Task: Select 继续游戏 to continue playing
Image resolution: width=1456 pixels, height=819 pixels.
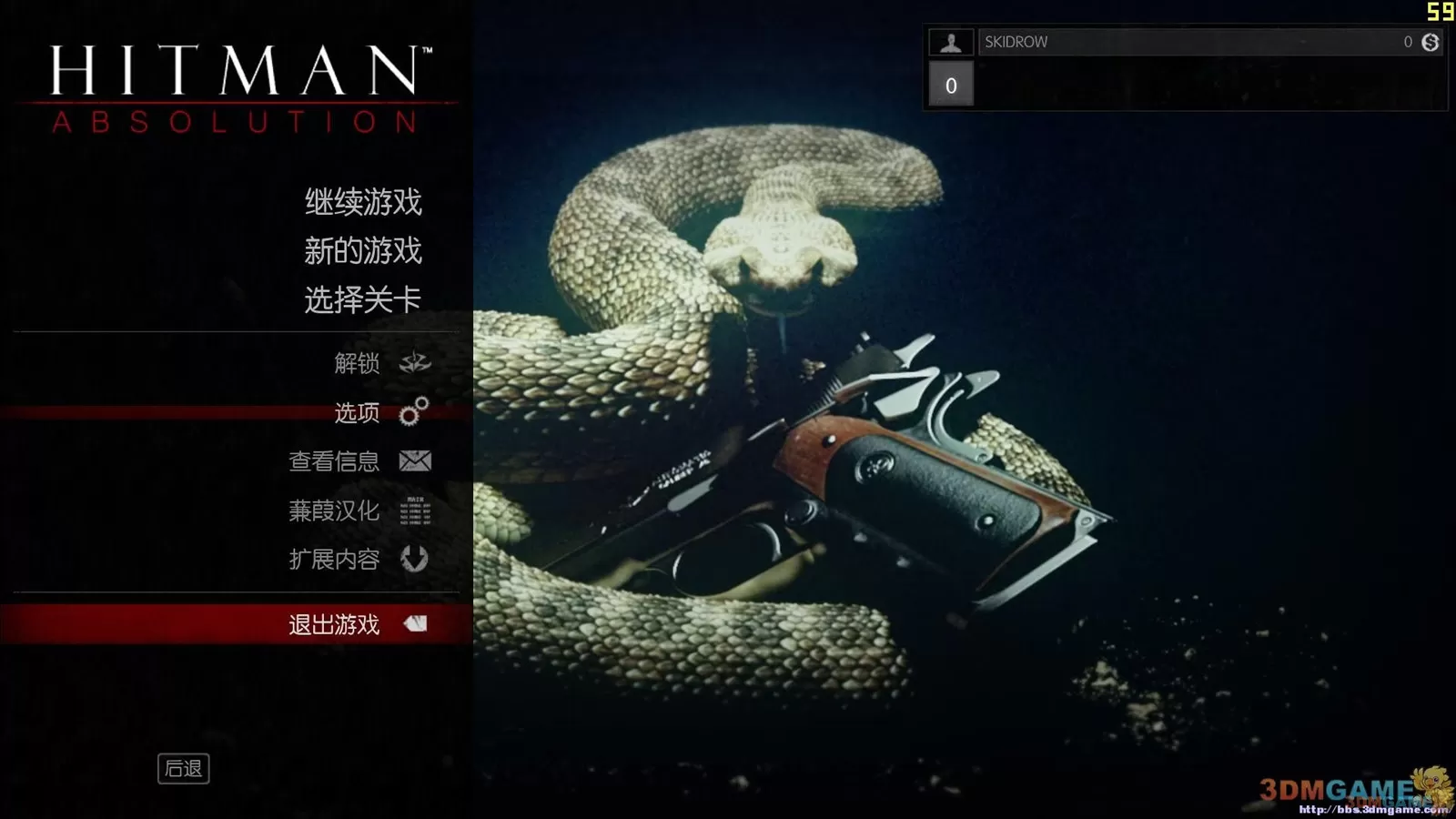Action: coord(362,202)
